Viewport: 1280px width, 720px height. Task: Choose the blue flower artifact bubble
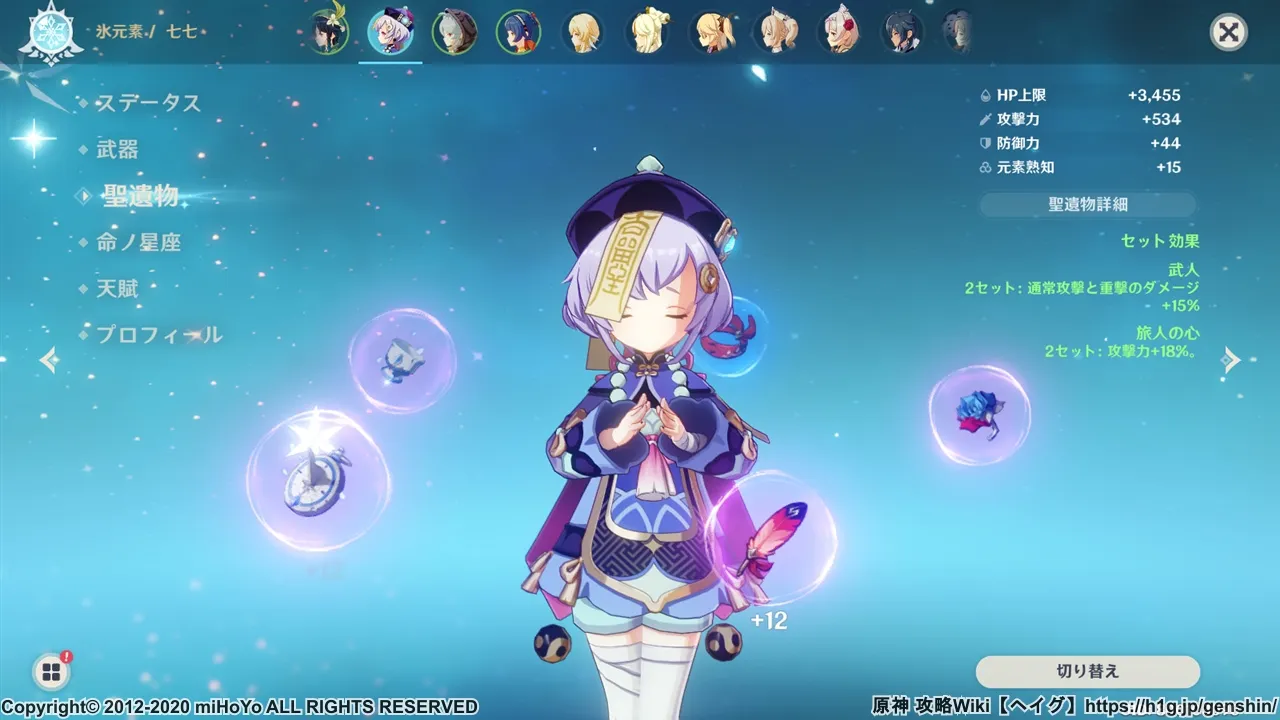coord(979,414)
